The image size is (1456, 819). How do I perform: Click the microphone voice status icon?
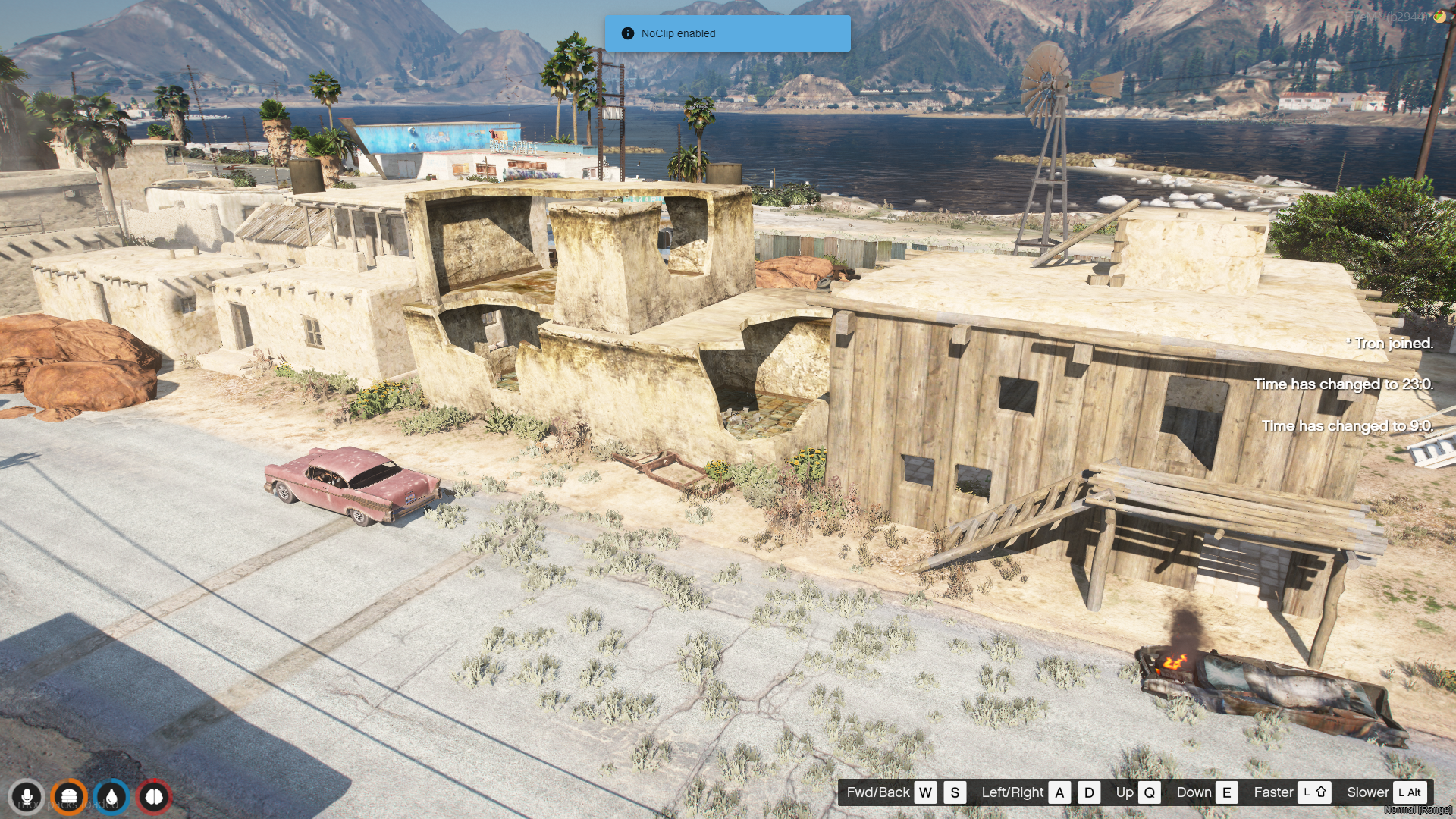point(27,797)
